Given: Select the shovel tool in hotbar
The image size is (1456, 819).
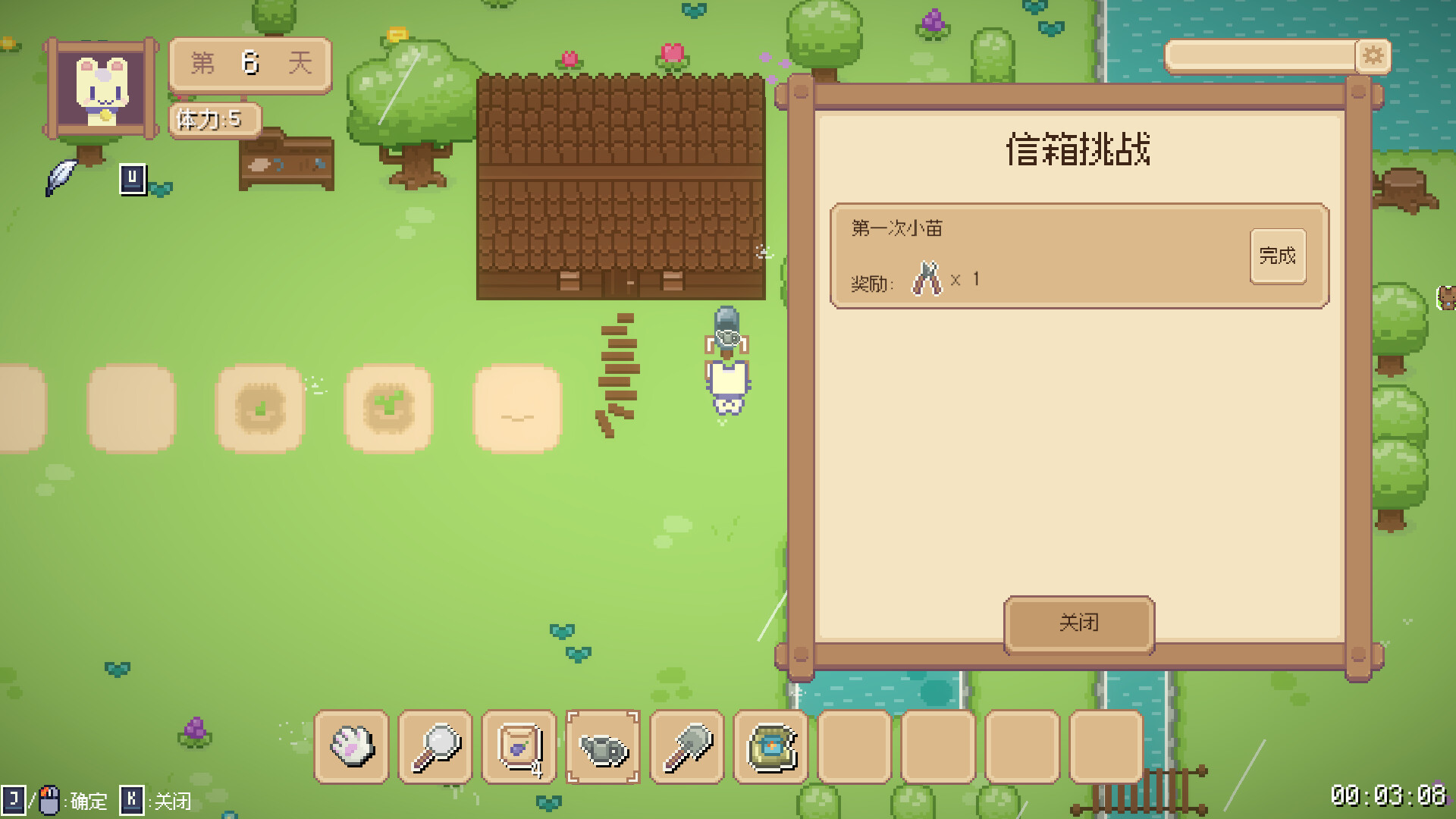Looking at the screenshot, I should coord(686,747).
